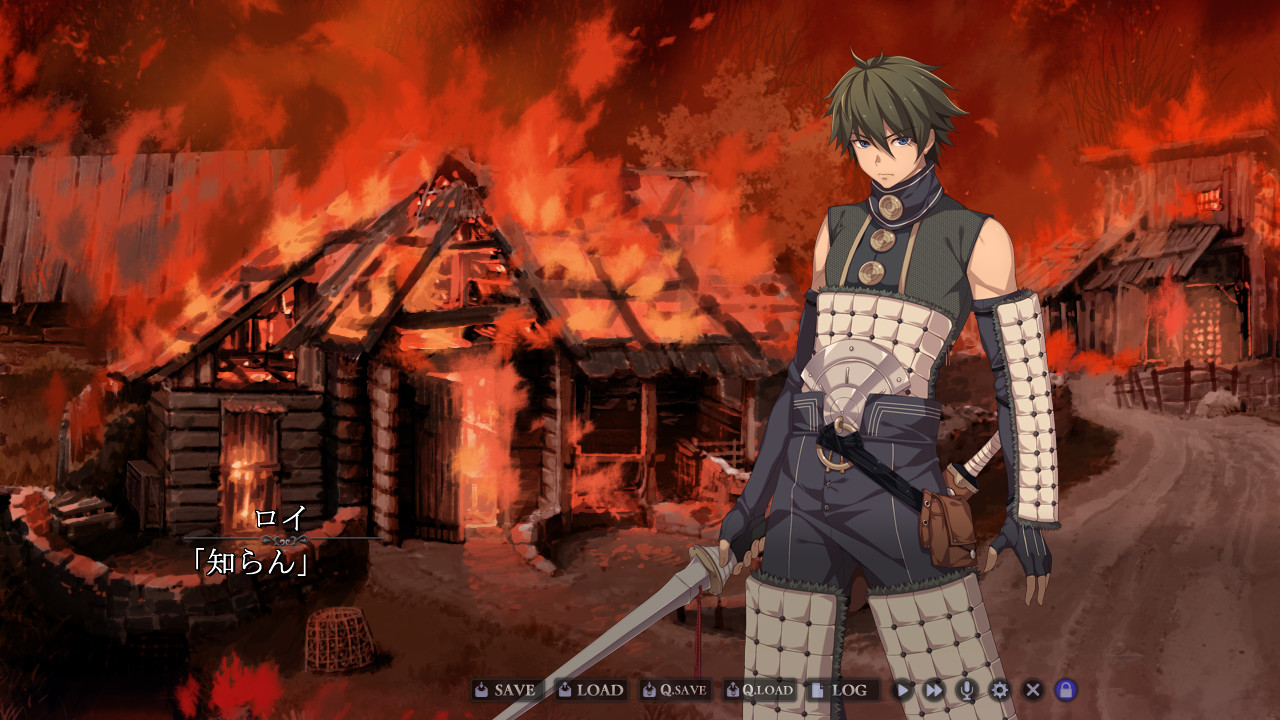Use Q.LOAD to quick load
The height and width of the screenshot is (720, 1280).
(760, 690)
